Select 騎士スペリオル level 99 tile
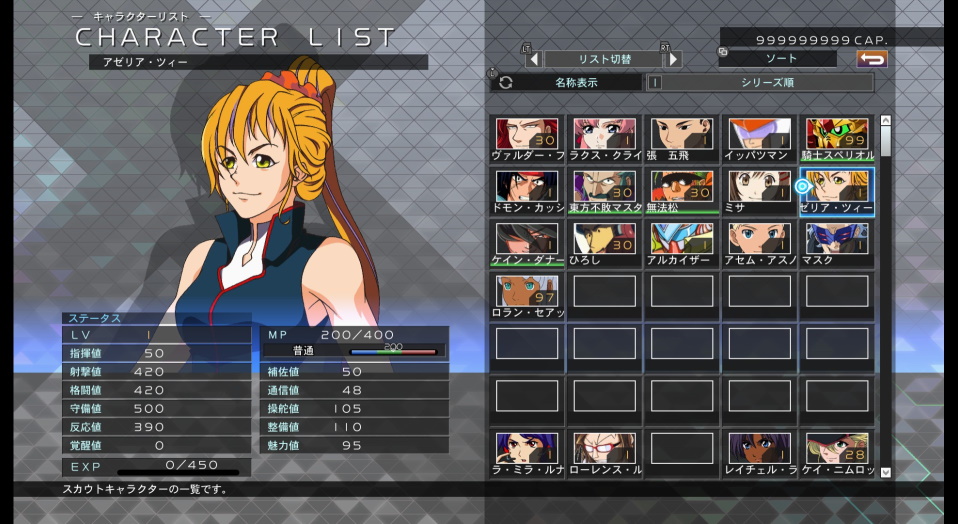 tap(837, 138)
